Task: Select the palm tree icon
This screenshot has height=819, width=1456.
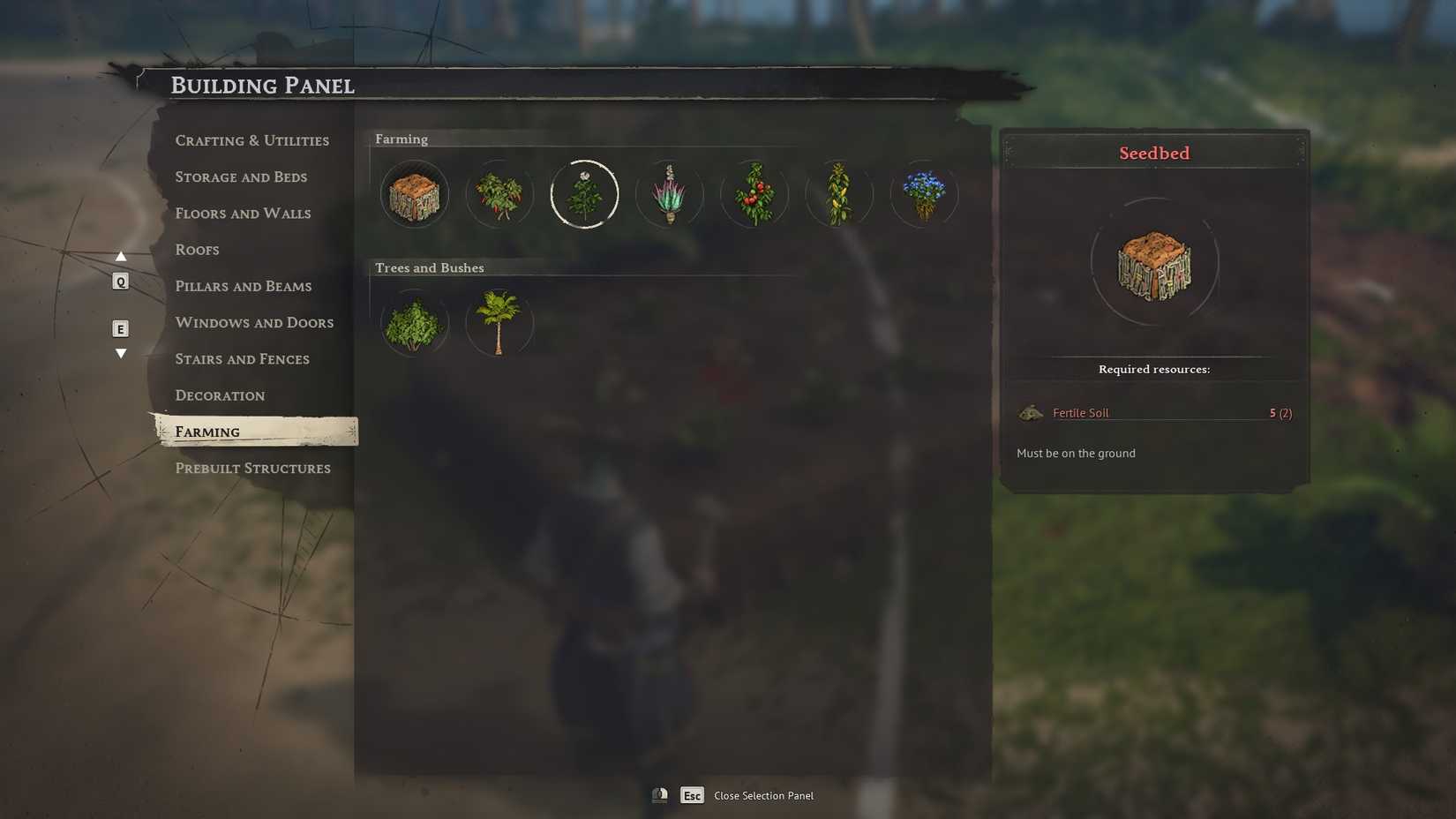Action: (499, 323)
